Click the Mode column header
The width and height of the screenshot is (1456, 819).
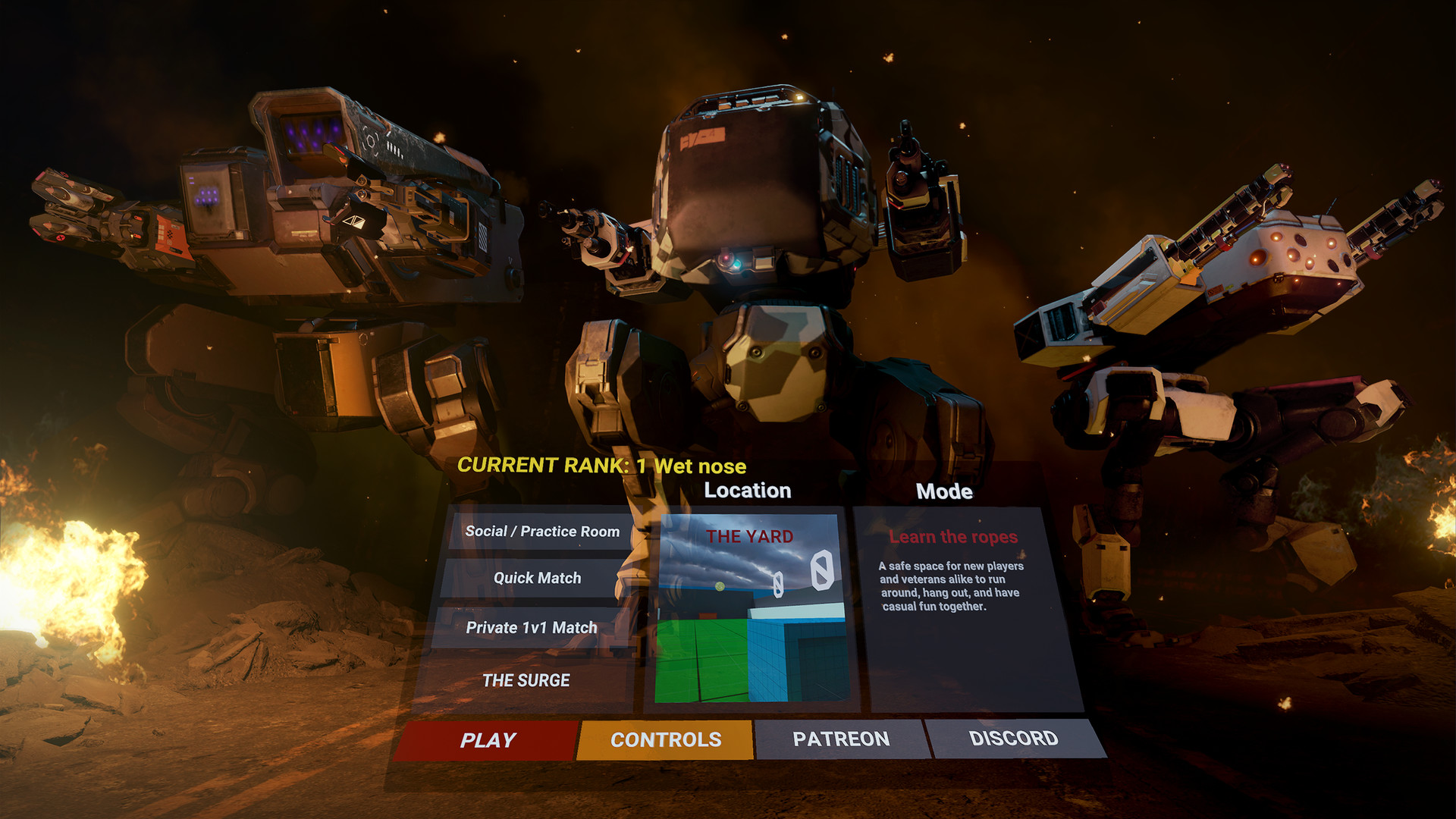pos(942,491)
